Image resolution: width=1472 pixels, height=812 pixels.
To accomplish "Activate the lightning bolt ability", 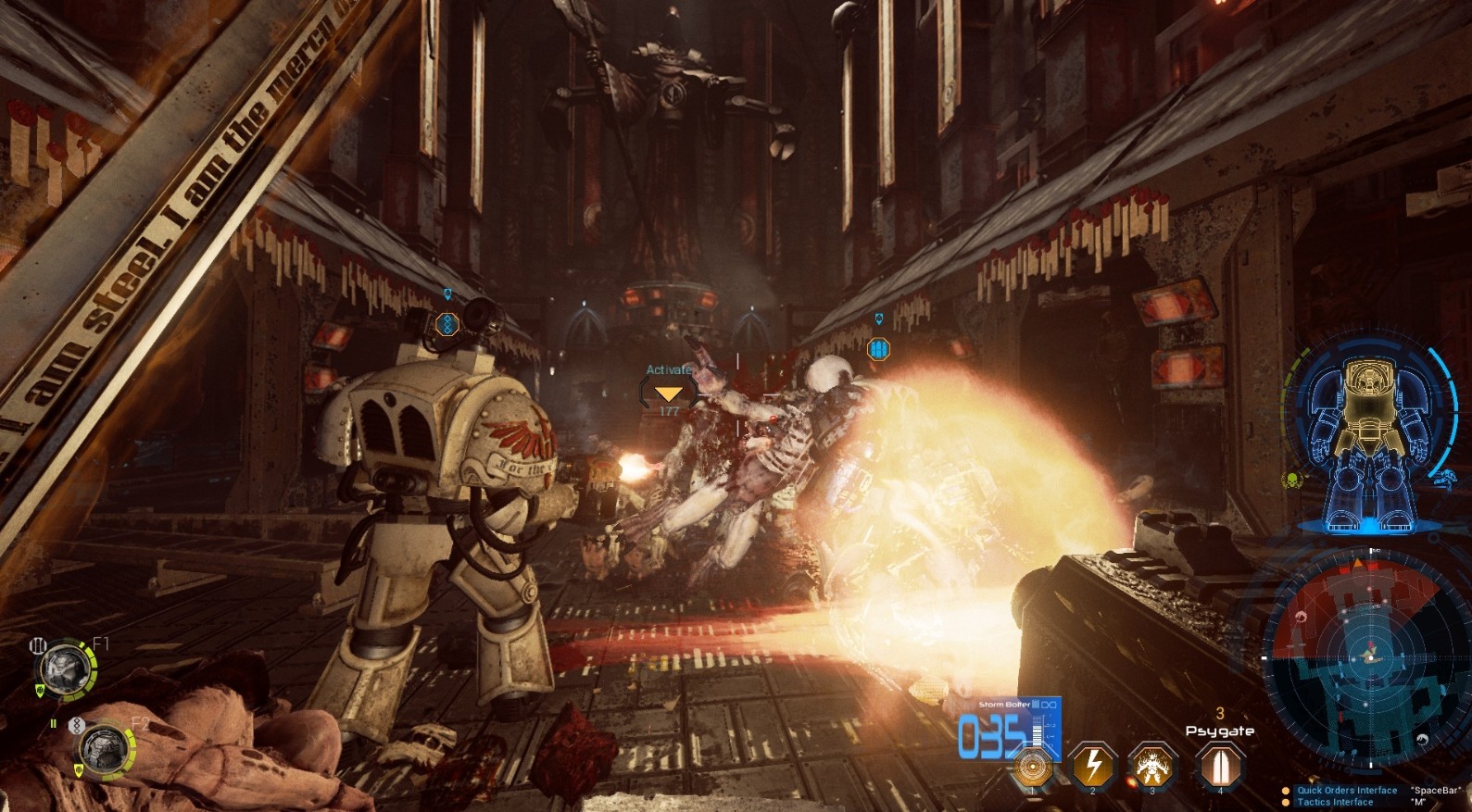I will (x=1093, y=767).
